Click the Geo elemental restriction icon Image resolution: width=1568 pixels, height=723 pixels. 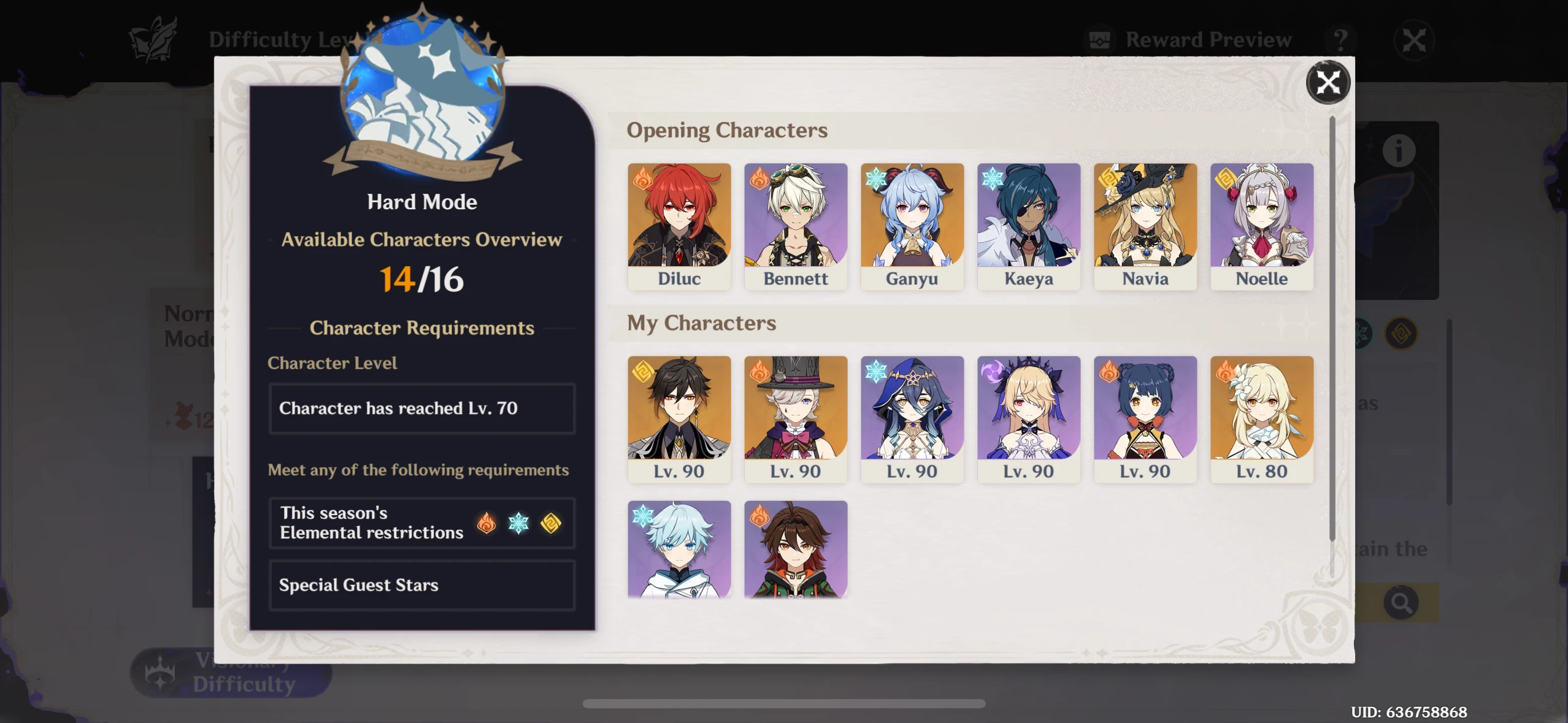tap(550, 522)
